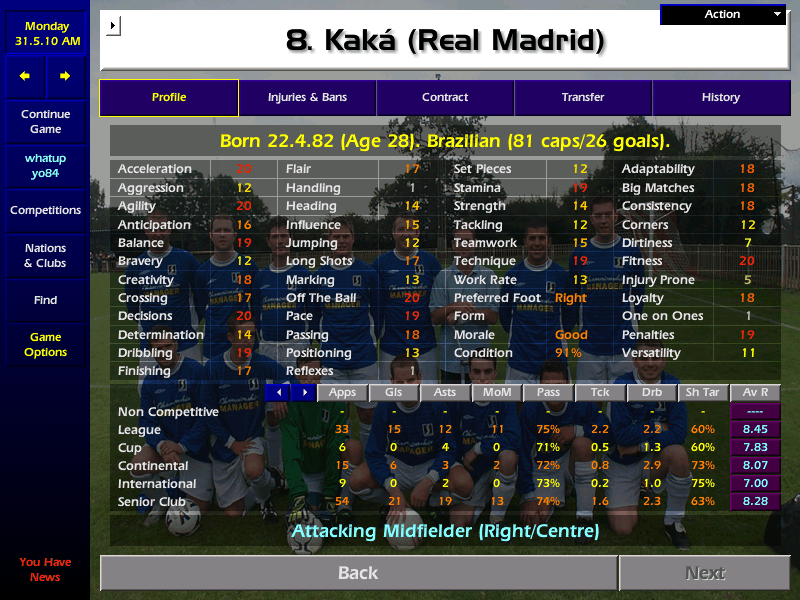800x600 pixels.
Task: Show previous stats season with blue left arrow
Action: [279, 393]
